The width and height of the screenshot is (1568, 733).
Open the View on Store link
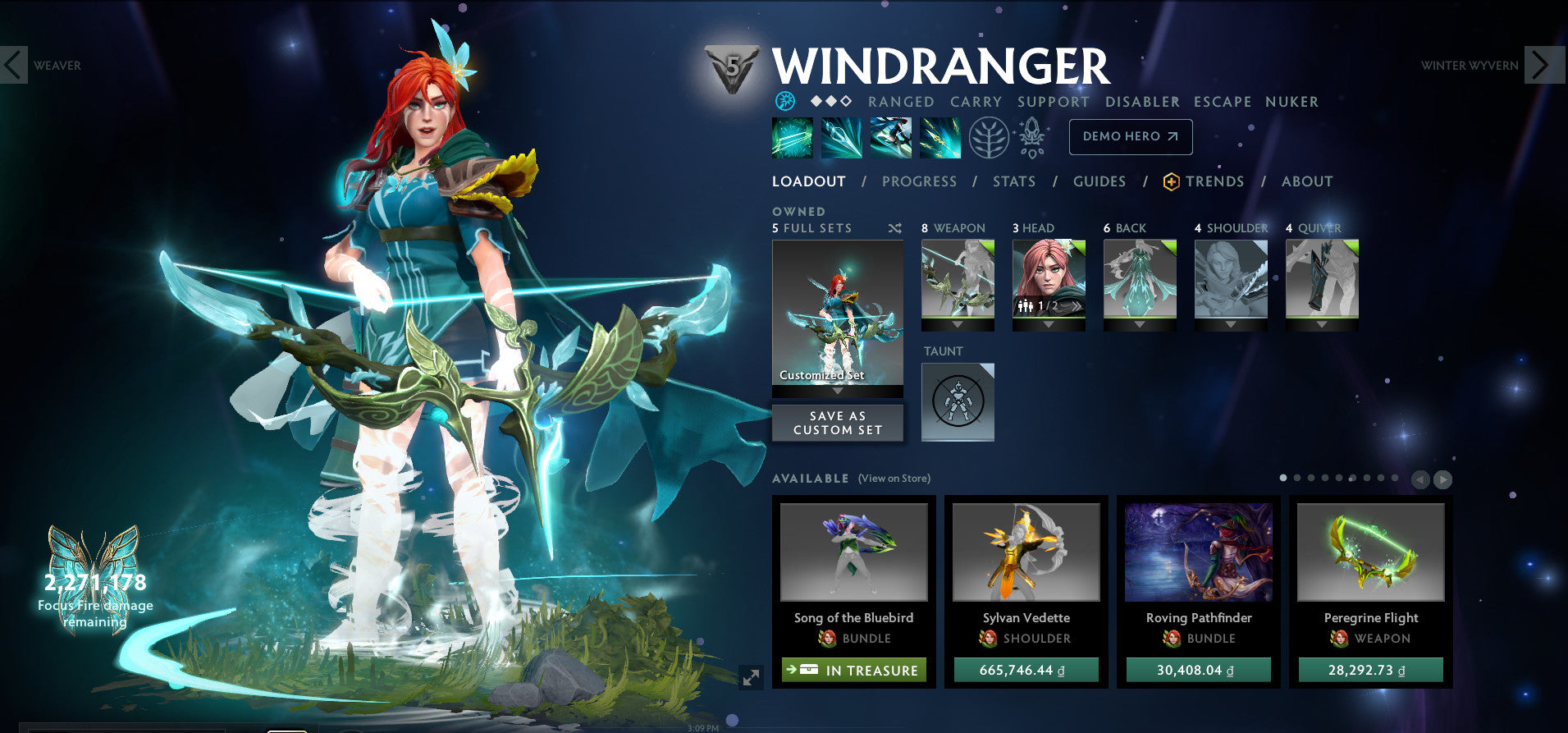coord(894,478)
